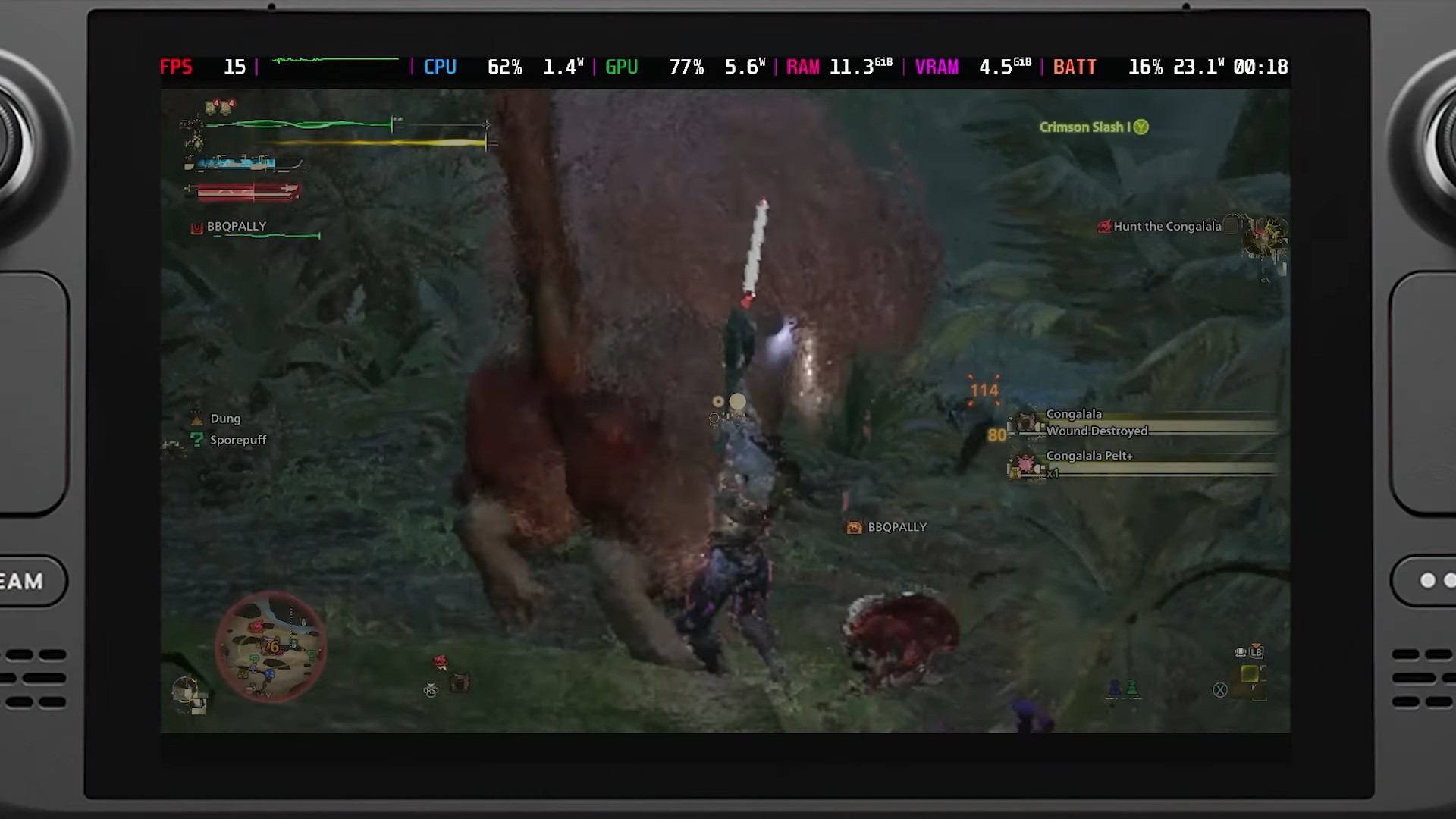Toggle the Y button prompt for Crimson Slash I
This screenshot has width=1456, height=819.
point(1140,127)
